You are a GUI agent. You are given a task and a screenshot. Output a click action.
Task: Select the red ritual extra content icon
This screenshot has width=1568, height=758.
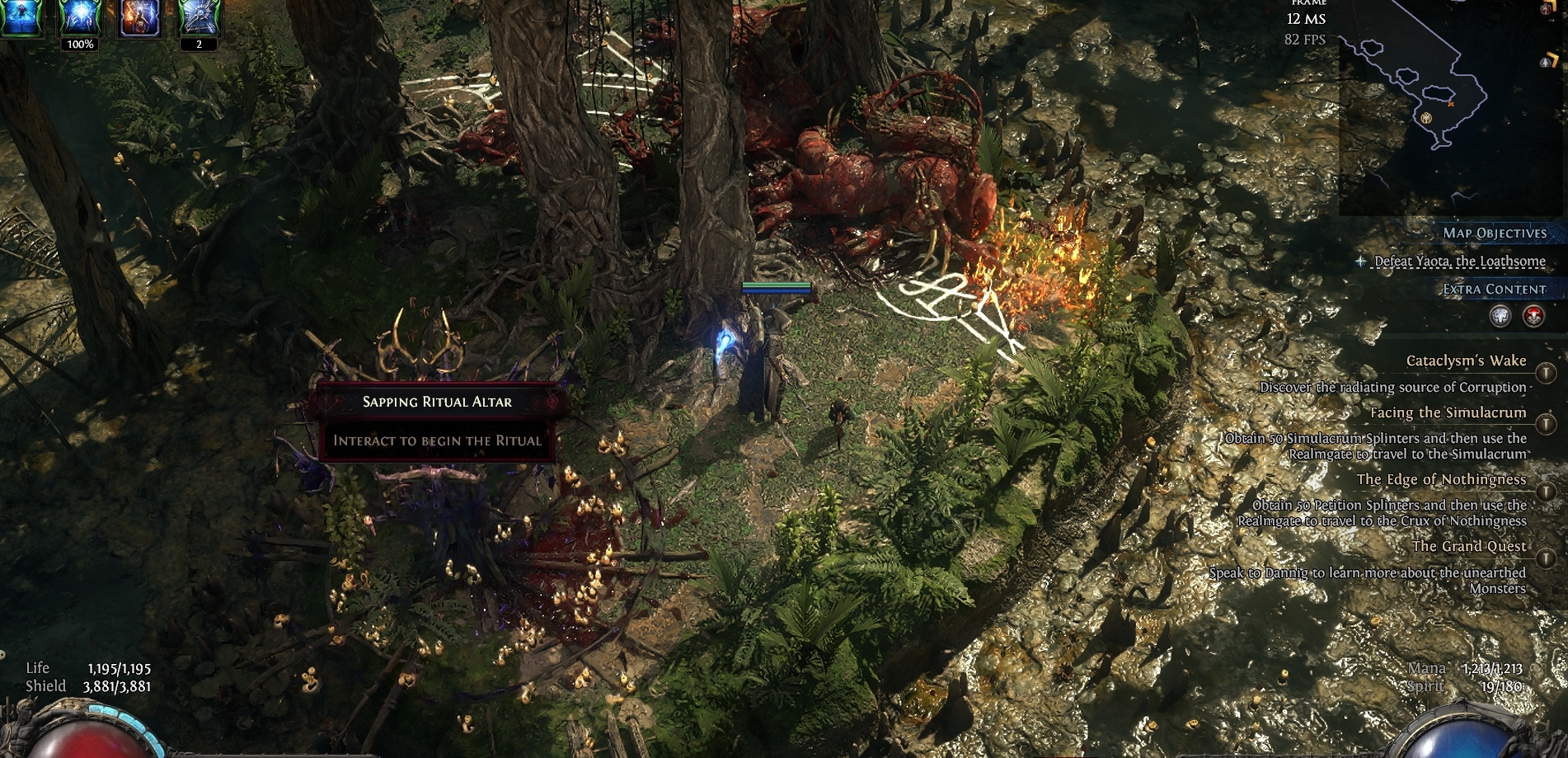tap(1533, 316)
